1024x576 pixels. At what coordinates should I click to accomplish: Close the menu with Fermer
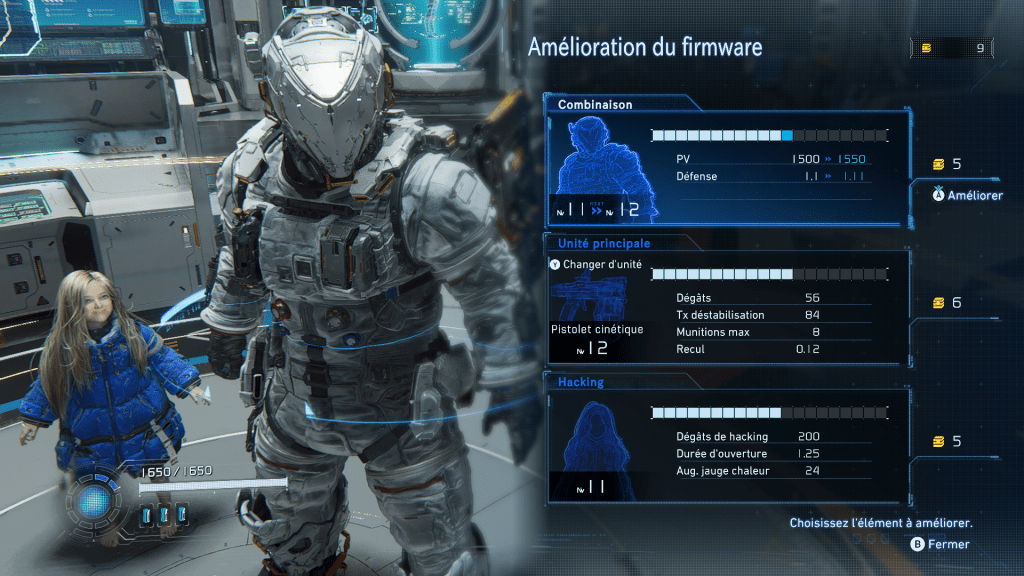click(x=940, y=544)
